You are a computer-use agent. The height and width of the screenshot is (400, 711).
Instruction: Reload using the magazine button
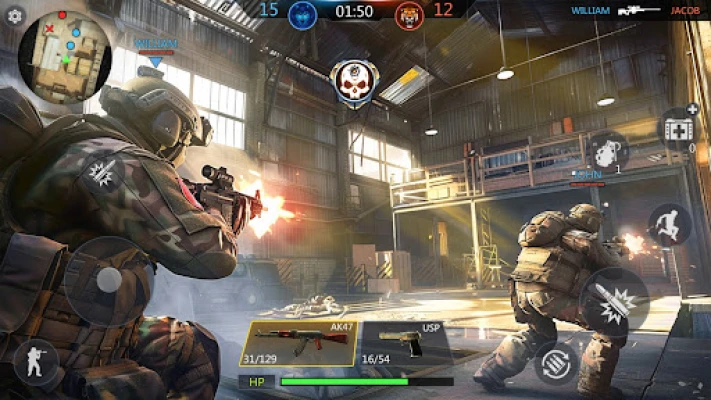click(555, 363)
